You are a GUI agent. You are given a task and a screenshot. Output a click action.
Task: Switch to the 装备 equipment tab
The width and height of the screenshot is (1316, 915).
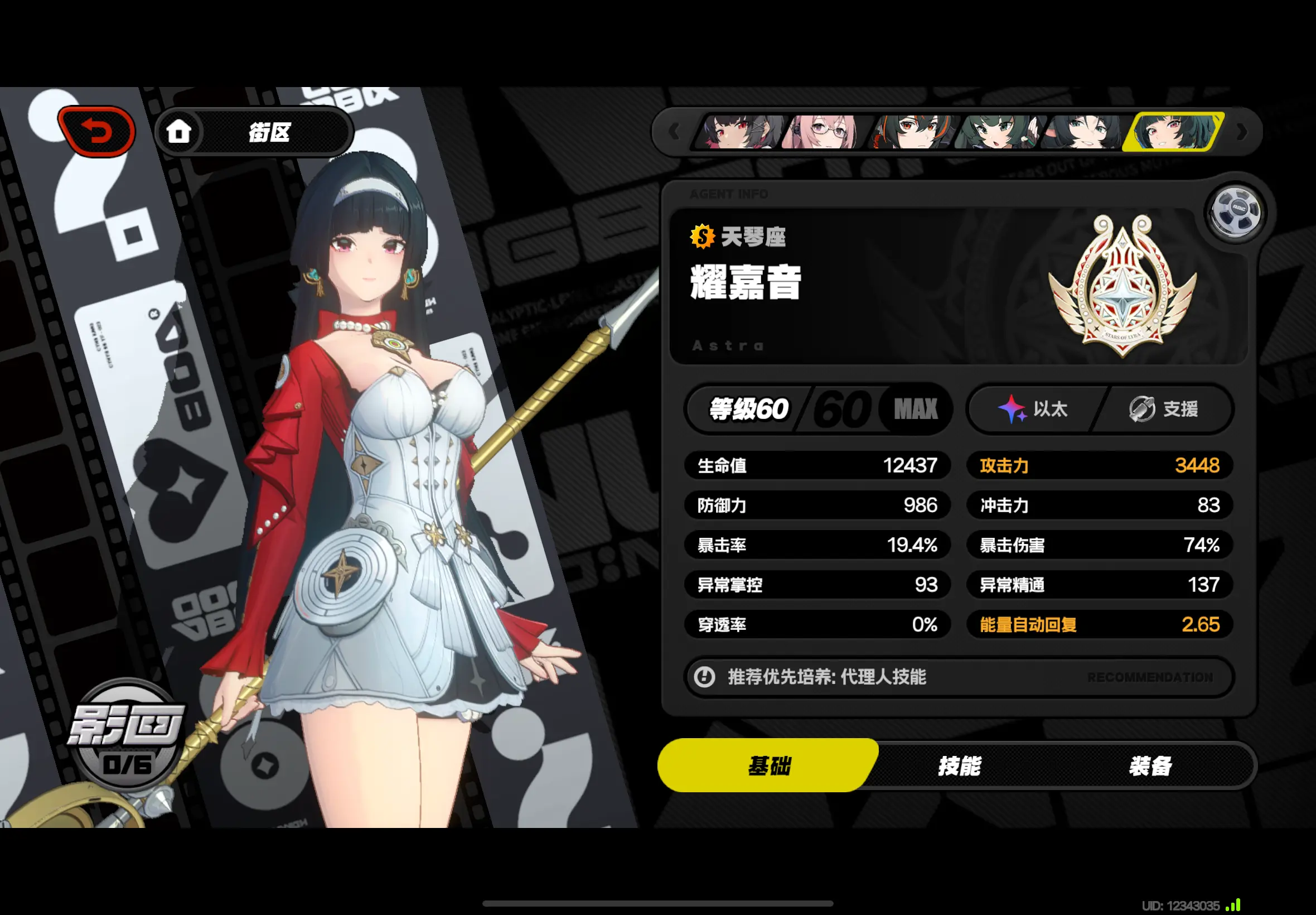[1150, 766]
